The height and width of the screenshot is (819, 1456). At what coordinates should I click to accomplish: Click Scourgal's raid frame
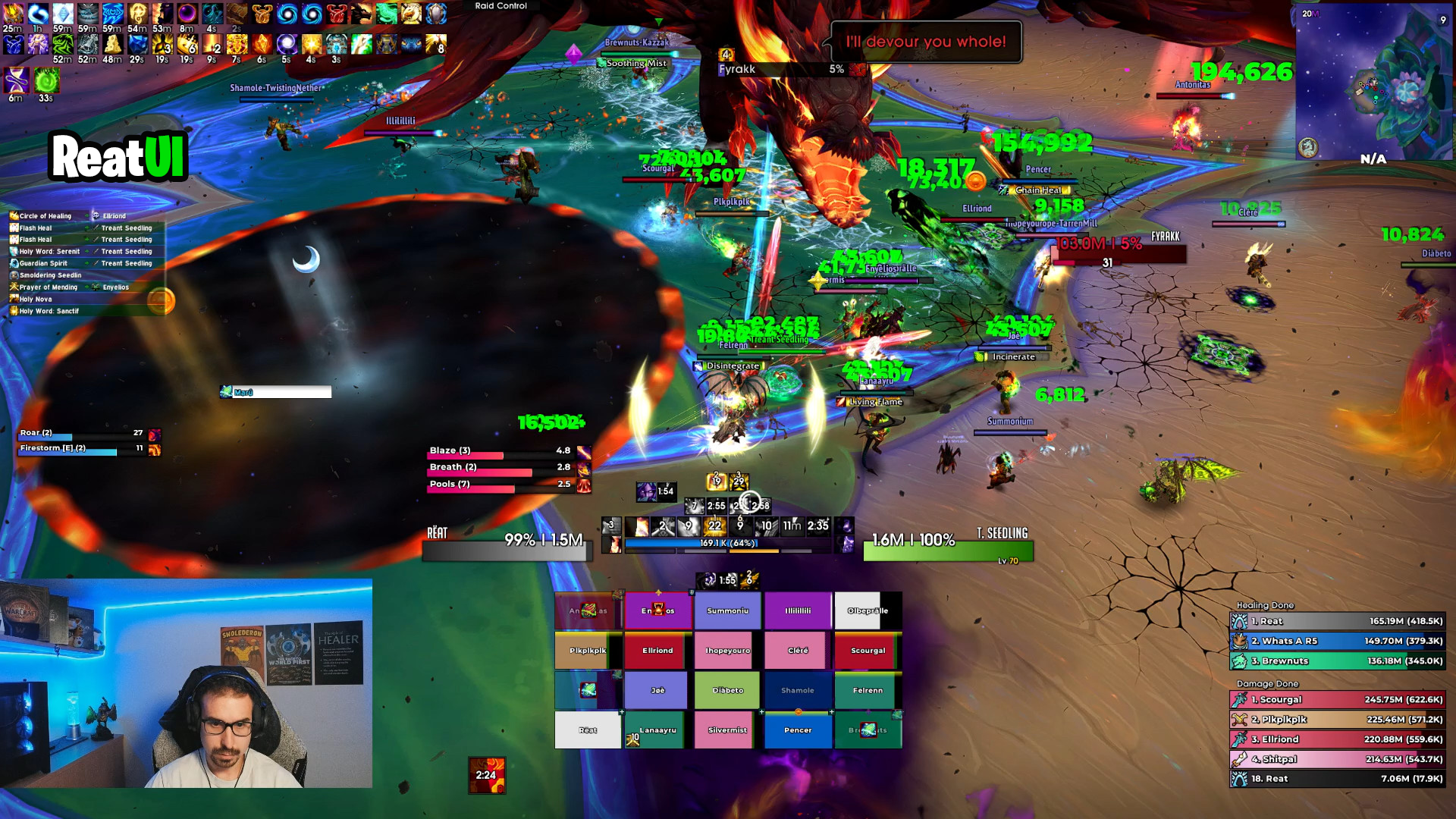click(868, 651)
